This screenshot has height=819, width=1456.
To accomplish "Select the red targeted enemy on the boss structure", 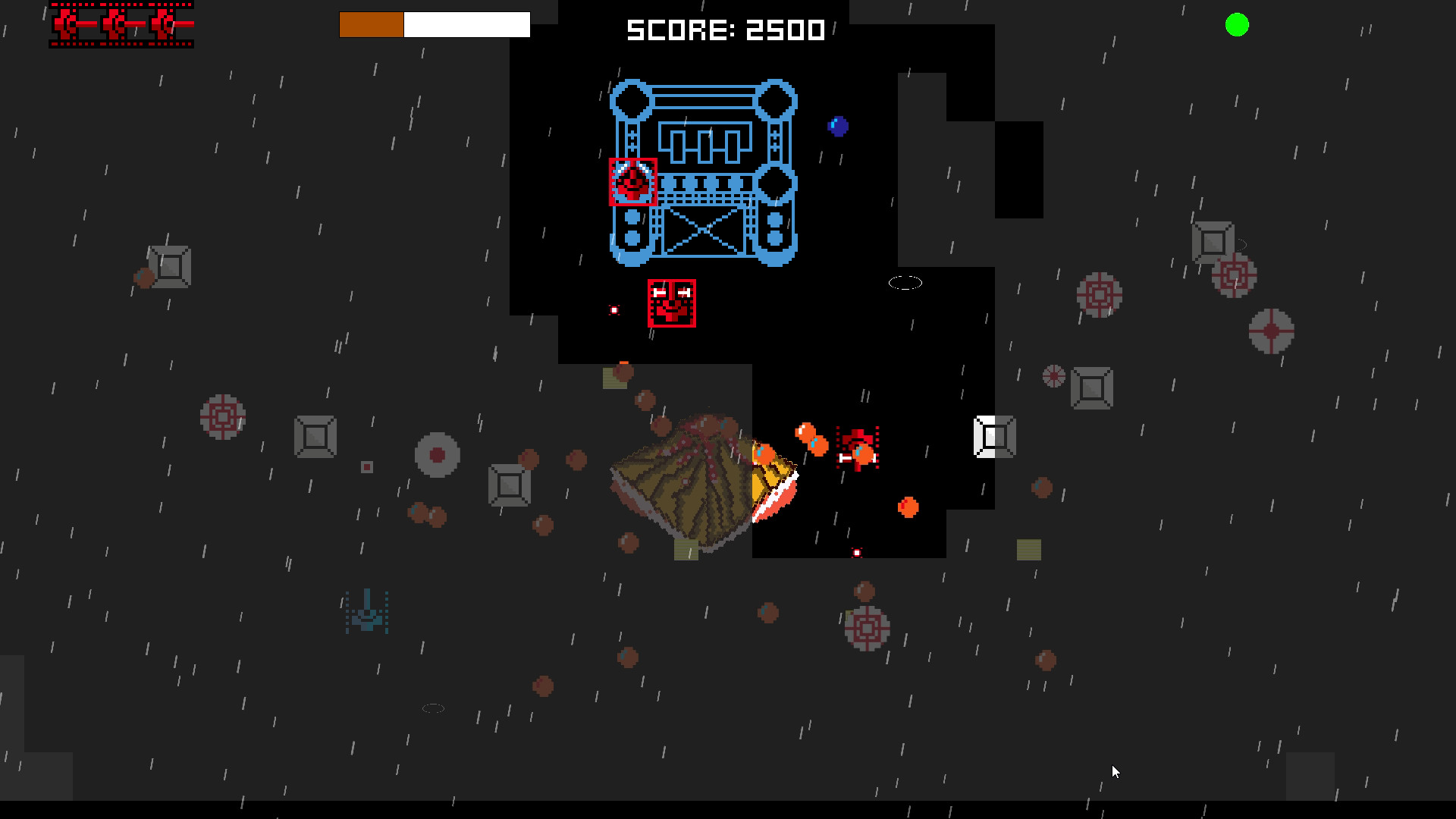I will (632, 182).
